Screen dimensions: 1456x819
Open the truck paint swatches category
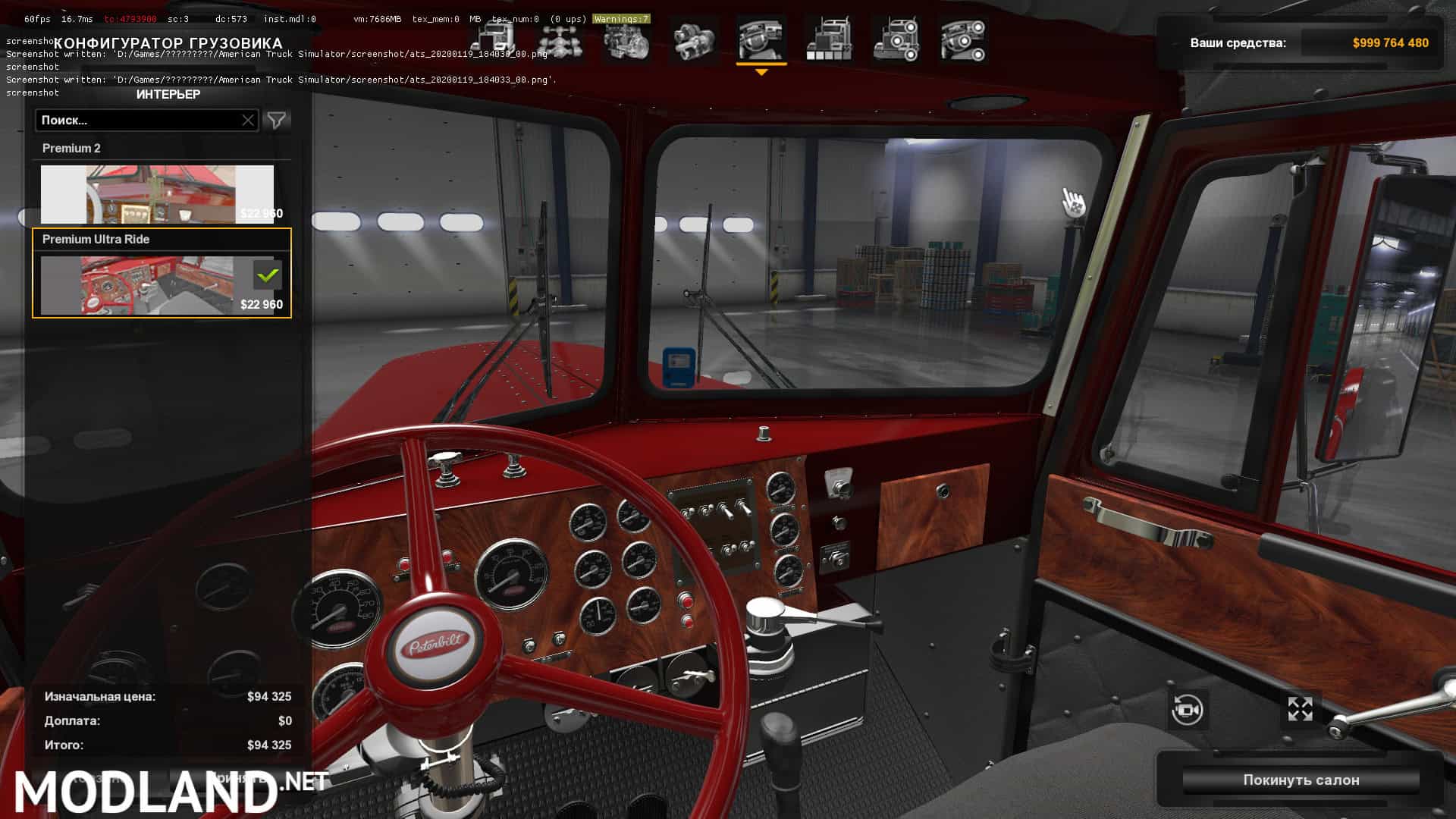tap(829, 39)
